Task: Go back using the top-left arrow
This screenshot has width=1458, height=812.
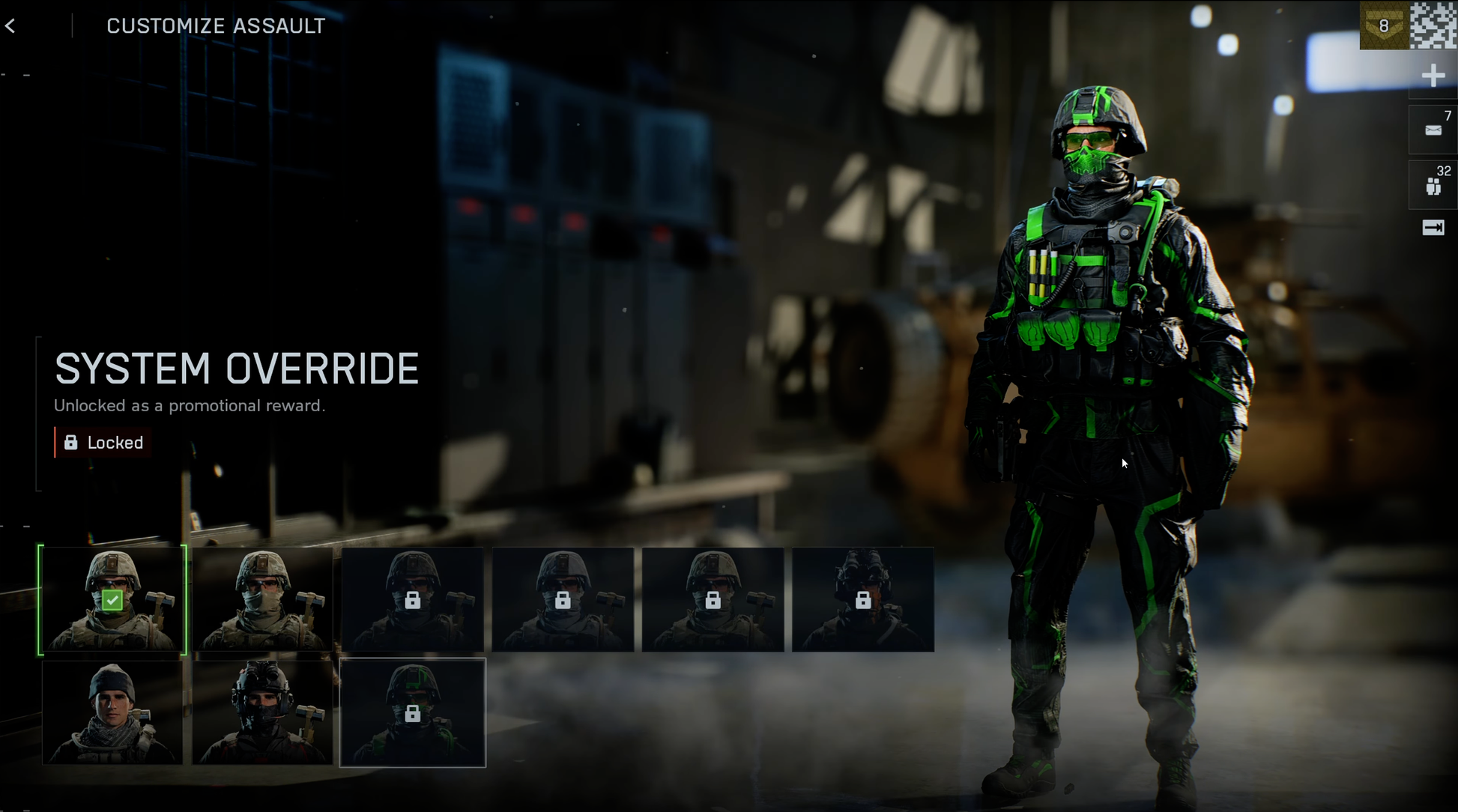Action: (x=10, y=26)
